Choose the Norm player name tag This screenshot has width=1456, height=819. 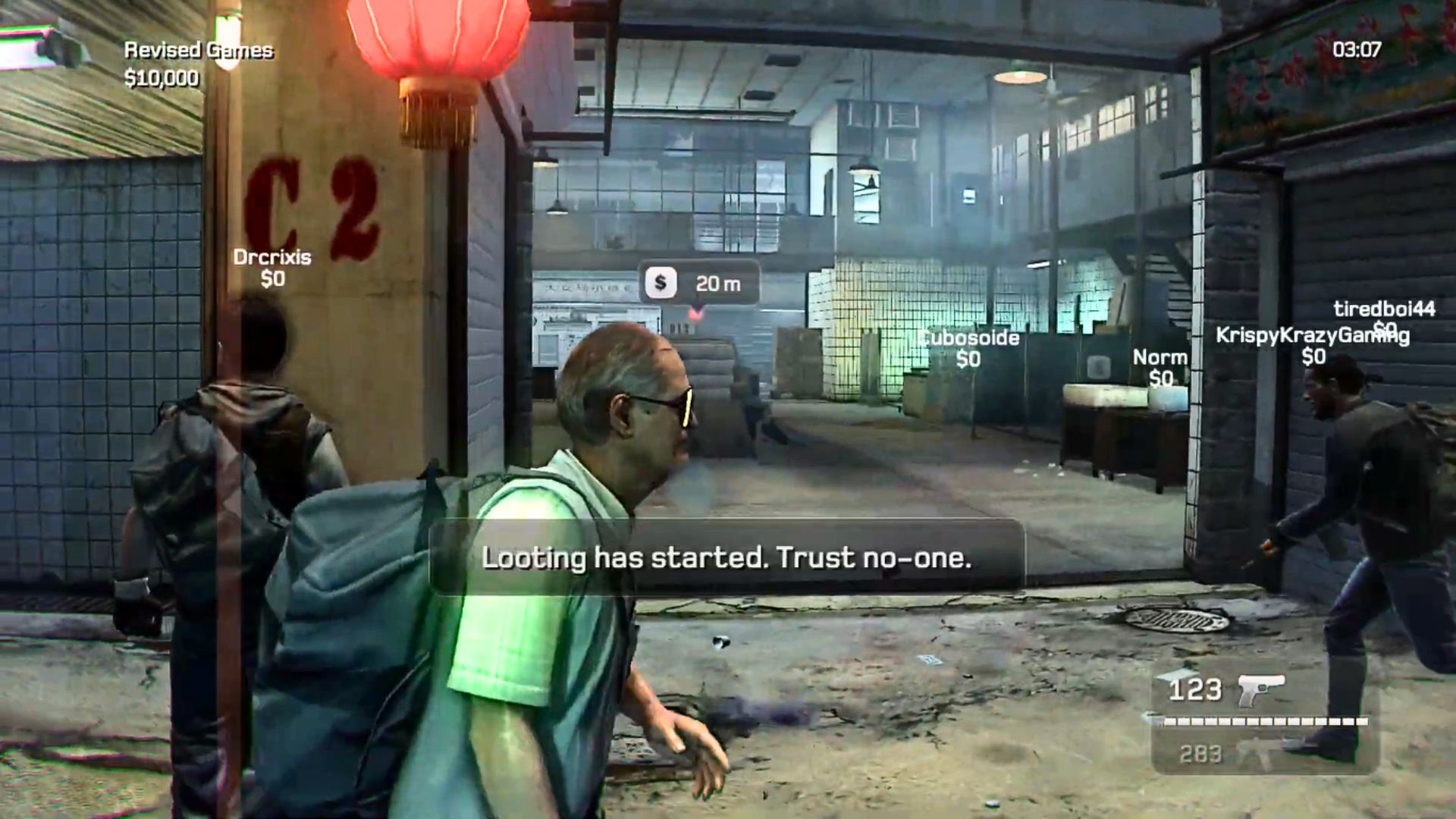(x=1159, y=357)
